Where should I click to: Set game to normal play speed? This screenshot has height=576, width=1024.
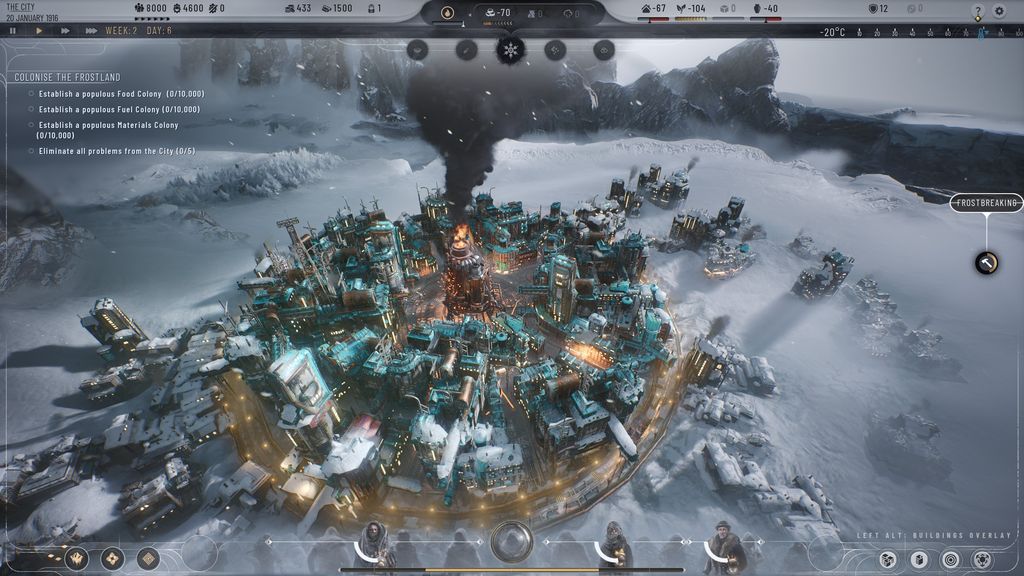pos(39,31)
